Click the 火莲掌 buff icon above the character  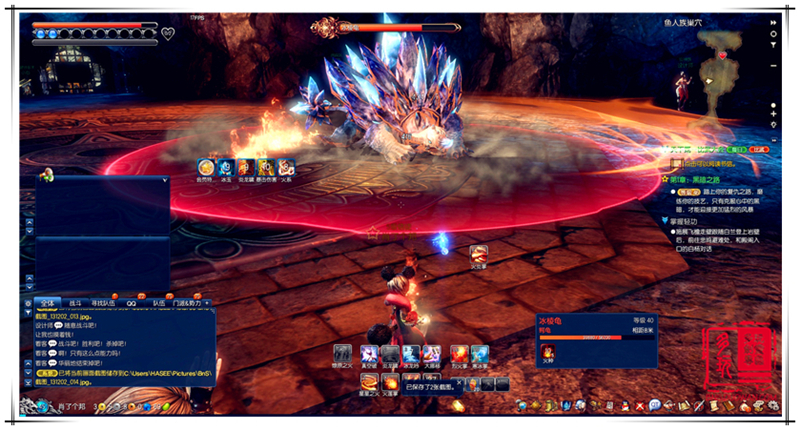pyautogui.click(x=478, y=253)
